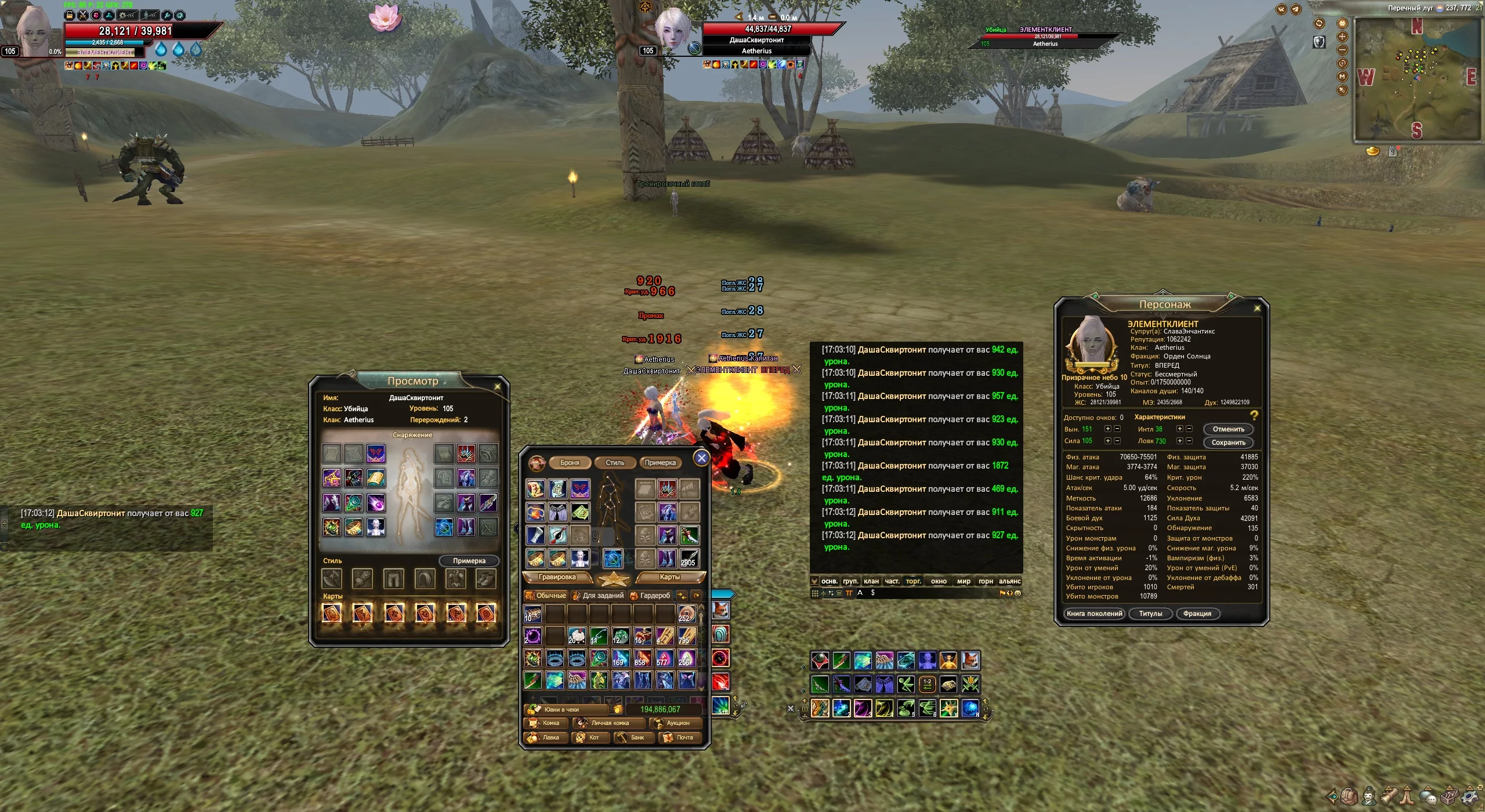The height and width of the screenshot is (812, 1485).
Task: Click Отменить to cancel stat changes
Action: pyautogui.click(x=1228, y=429)
